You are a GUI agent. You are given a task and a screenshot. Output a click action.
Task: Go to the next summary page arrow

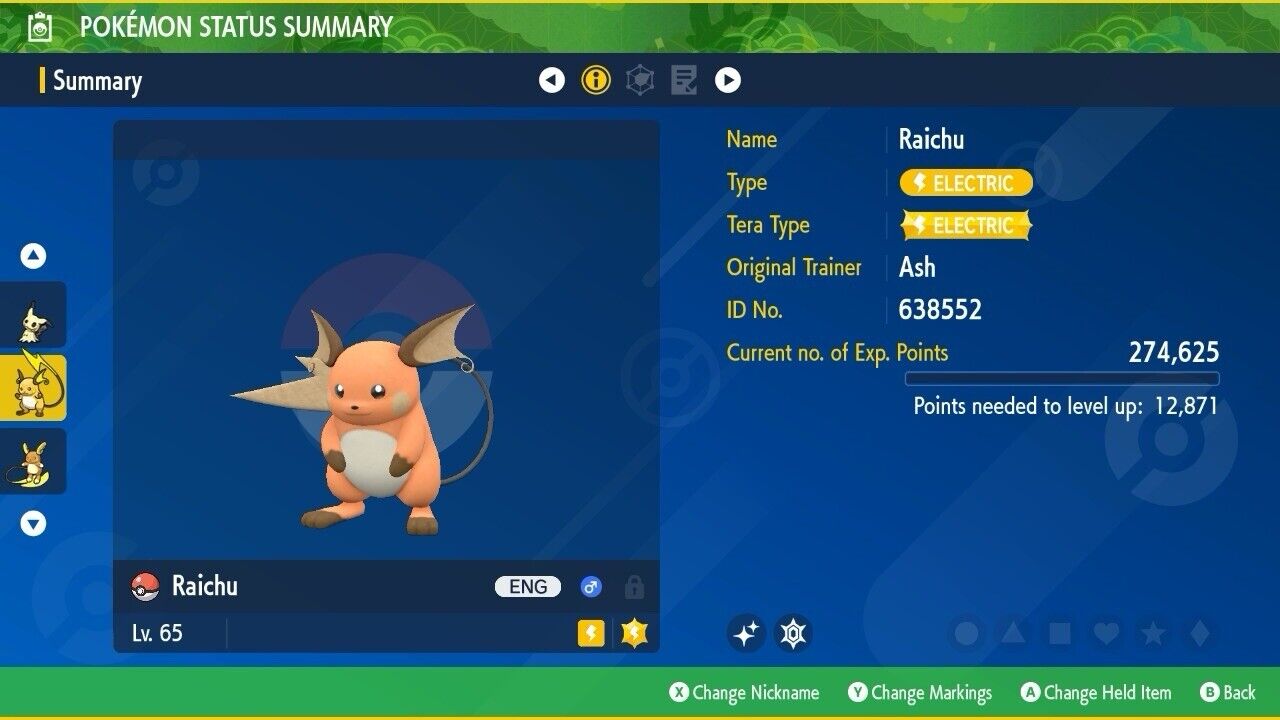click(x=728, y=80)
